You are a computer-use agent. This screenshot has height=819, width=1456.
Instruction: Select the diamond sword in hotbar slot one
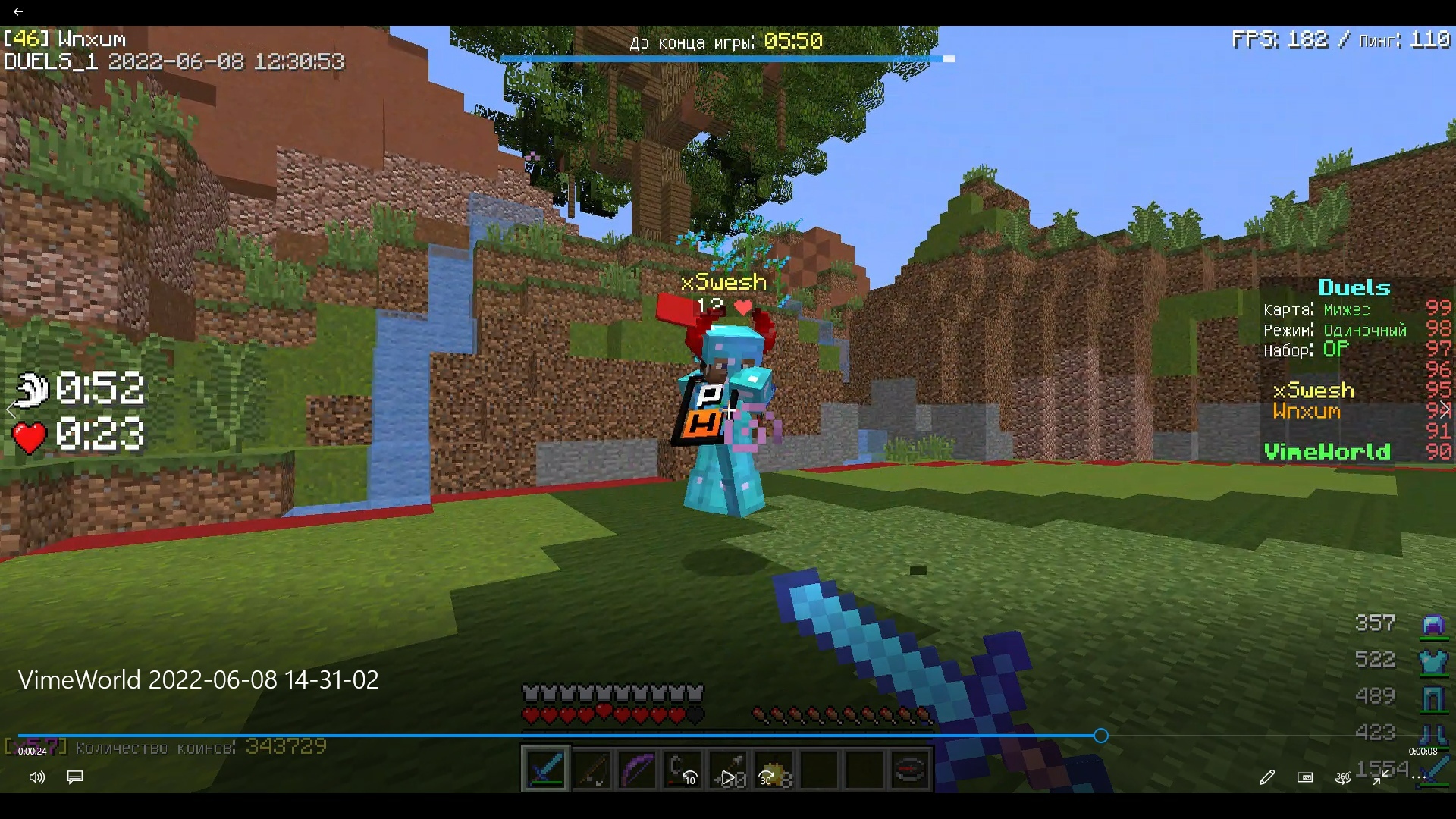tap(545, 769)
